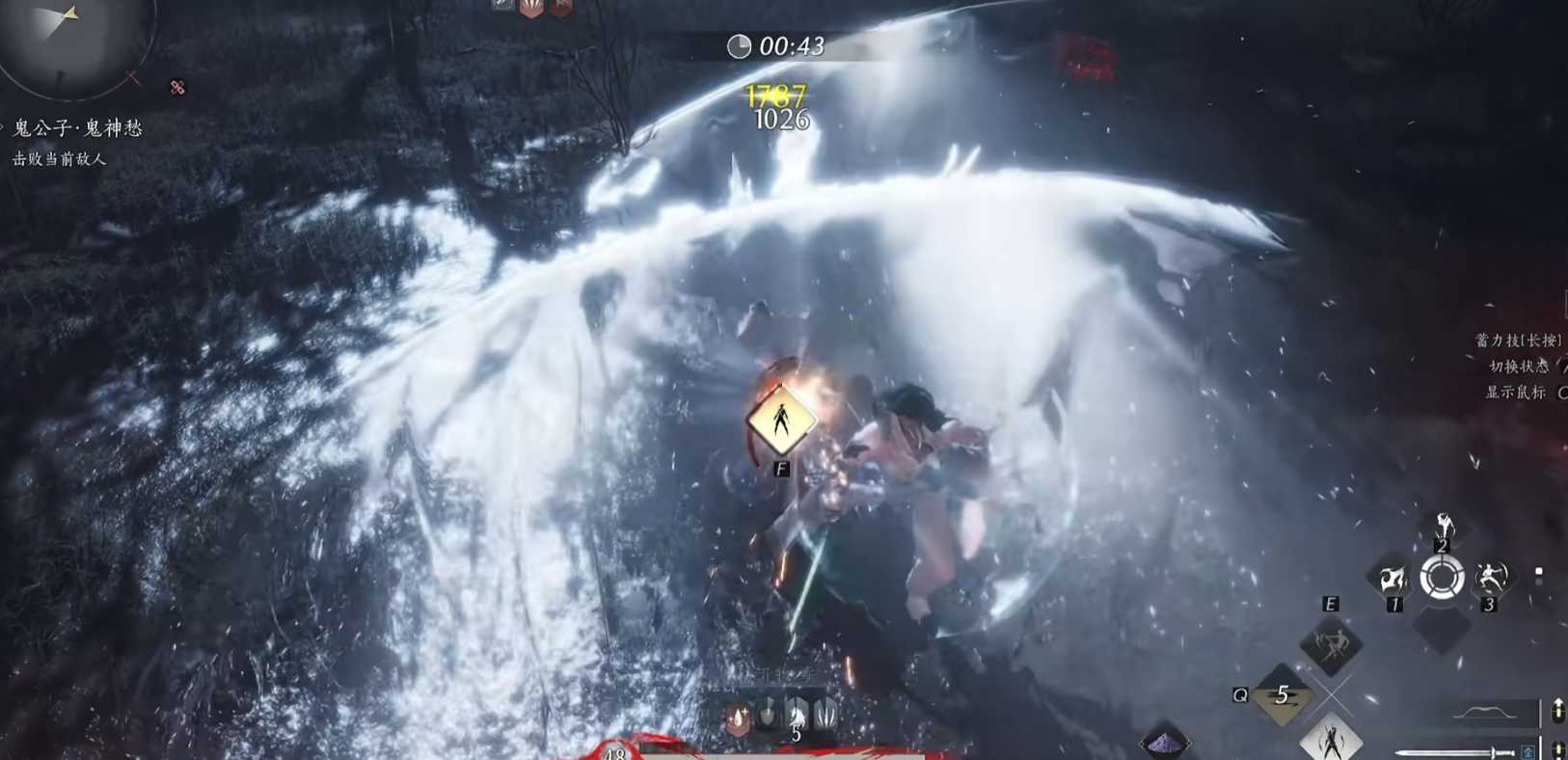Screen dimensions: 1568x760
Task: Trigger the leaping figure skill in slot 2
Action: 1443,529
